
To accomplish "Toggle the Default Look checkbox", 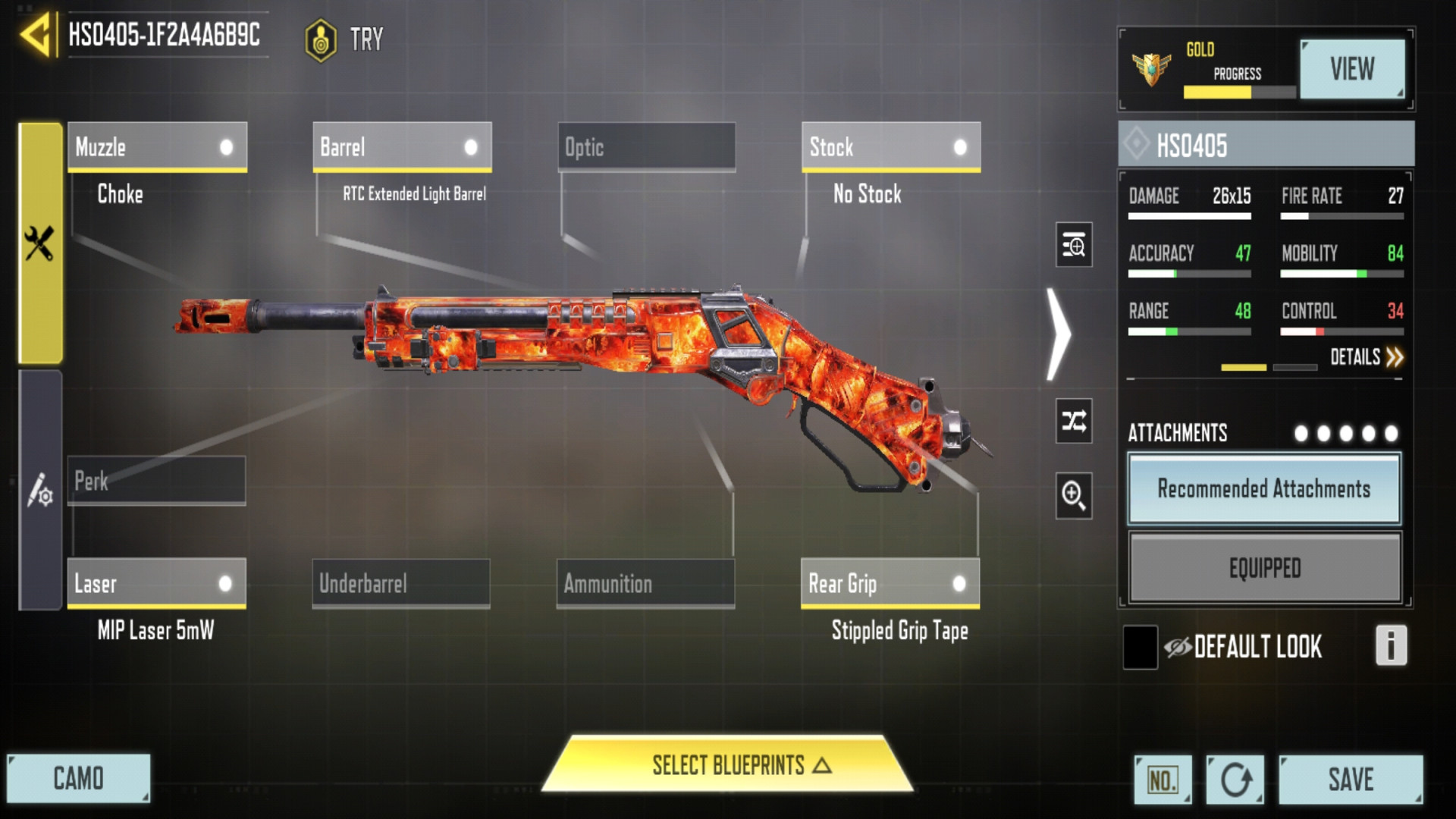I will (1140, 647).
